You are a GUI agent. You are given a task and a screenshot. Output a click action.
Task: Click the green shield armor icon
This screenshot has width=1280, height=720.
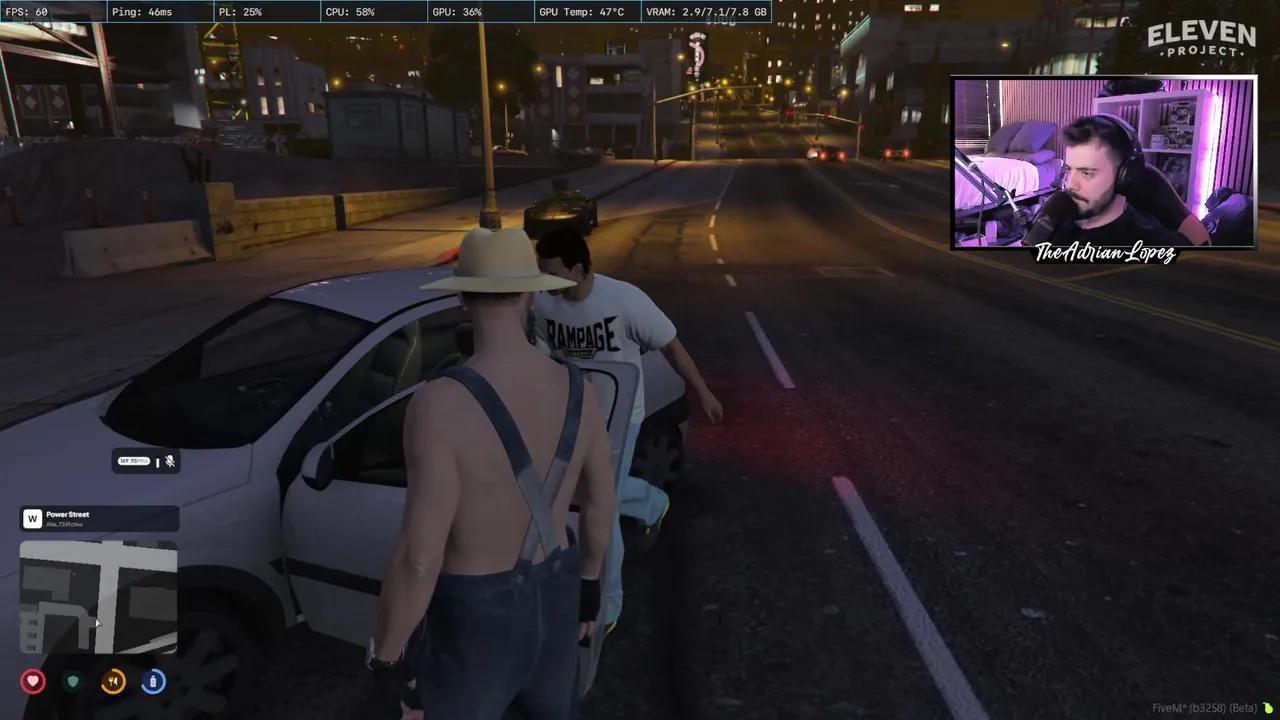73,681
